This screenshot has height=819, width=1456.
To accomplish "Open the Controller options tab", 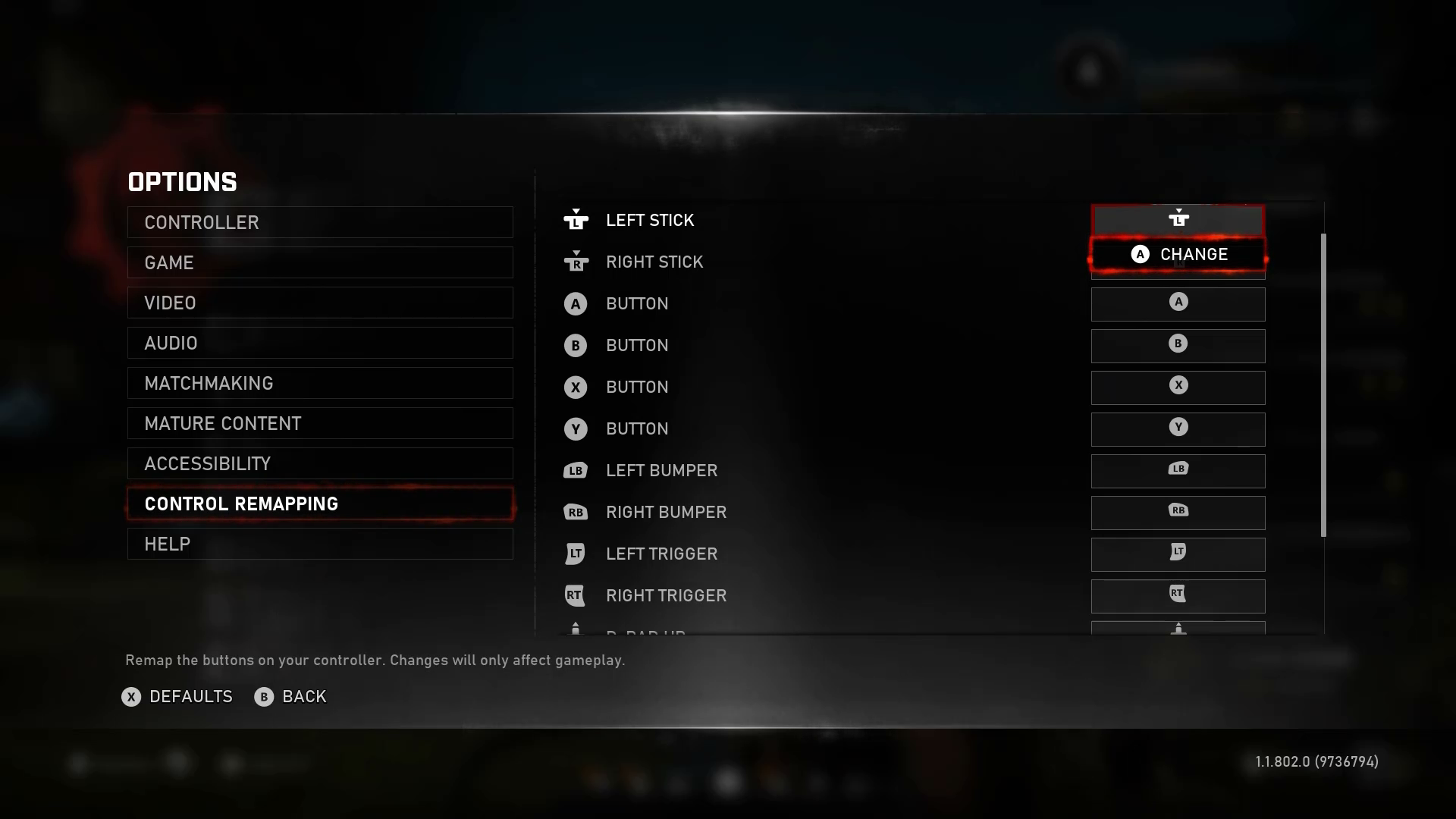I will click(x=319, y=222).
